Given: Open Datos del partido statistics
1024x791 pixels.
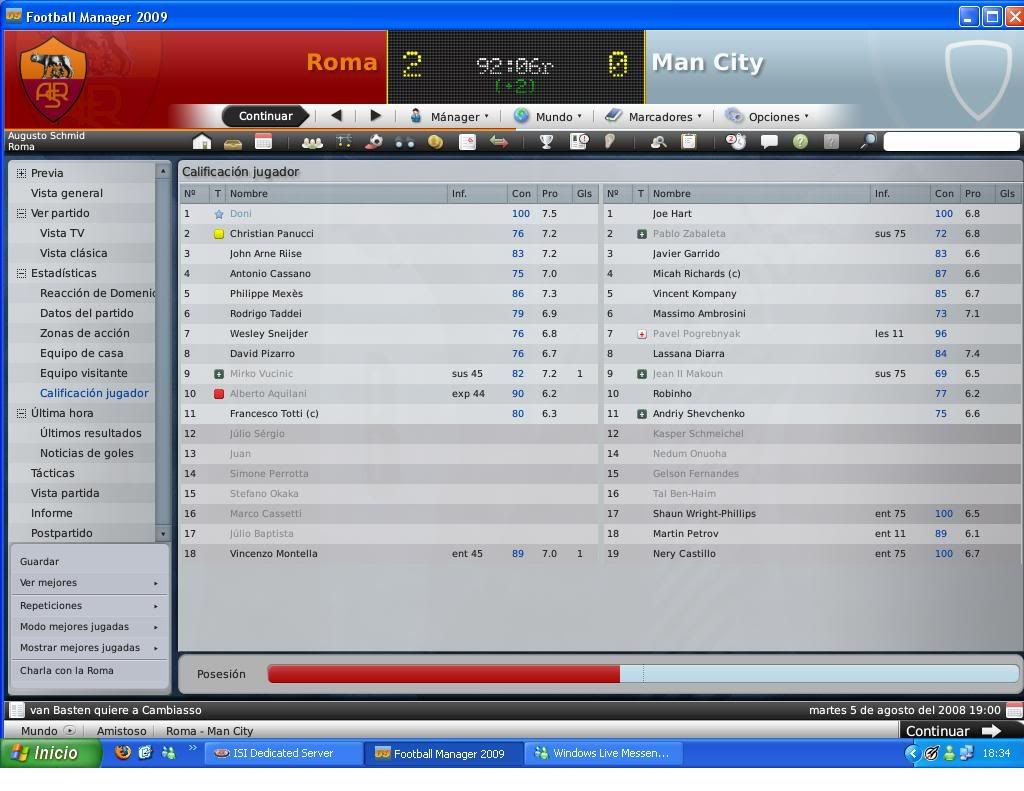Looking at the screenshot, I should [87, 313].
